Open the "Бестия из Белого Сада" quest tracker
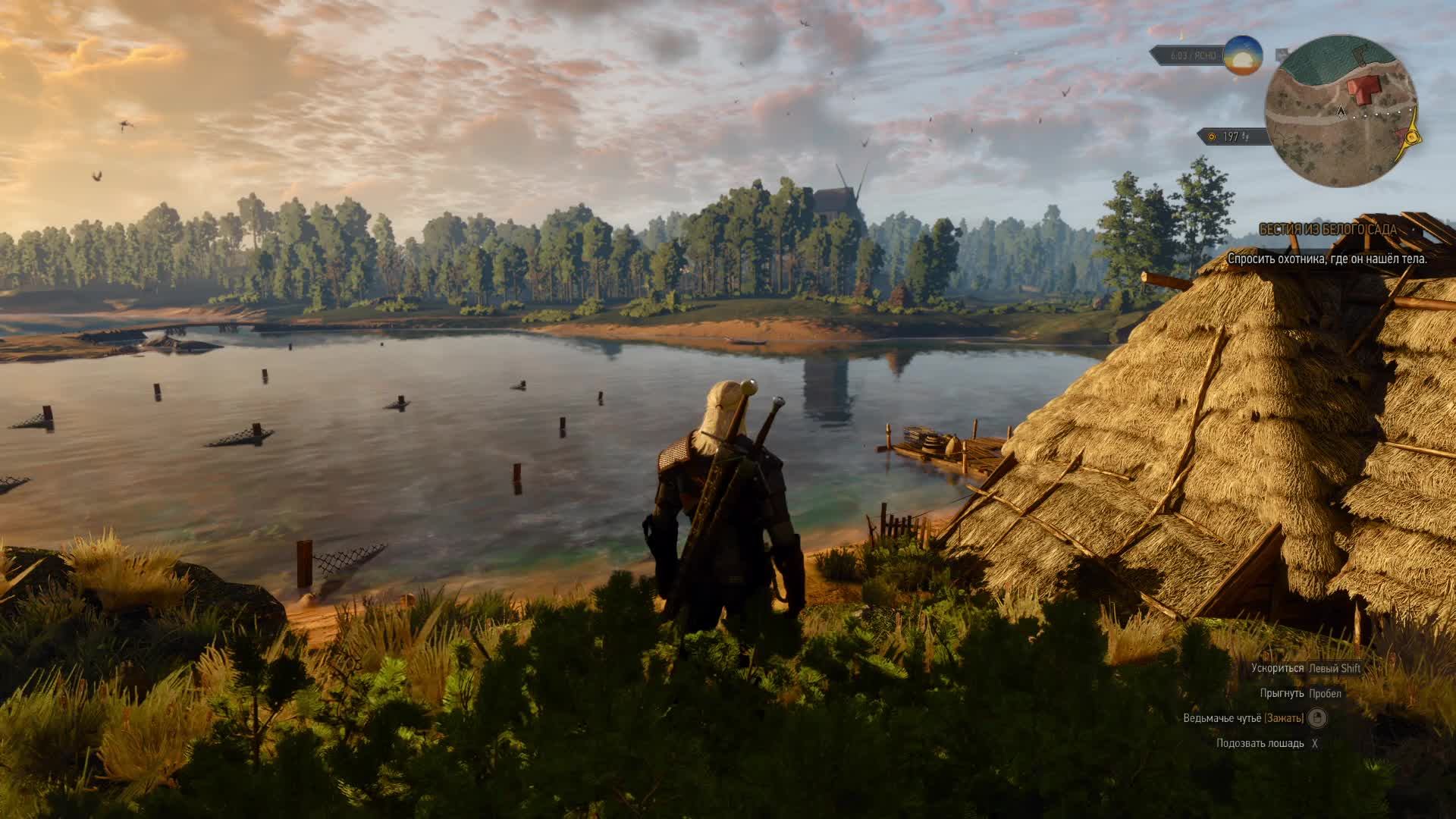Screen dimensions: 1456x819 pos(1327,229)
